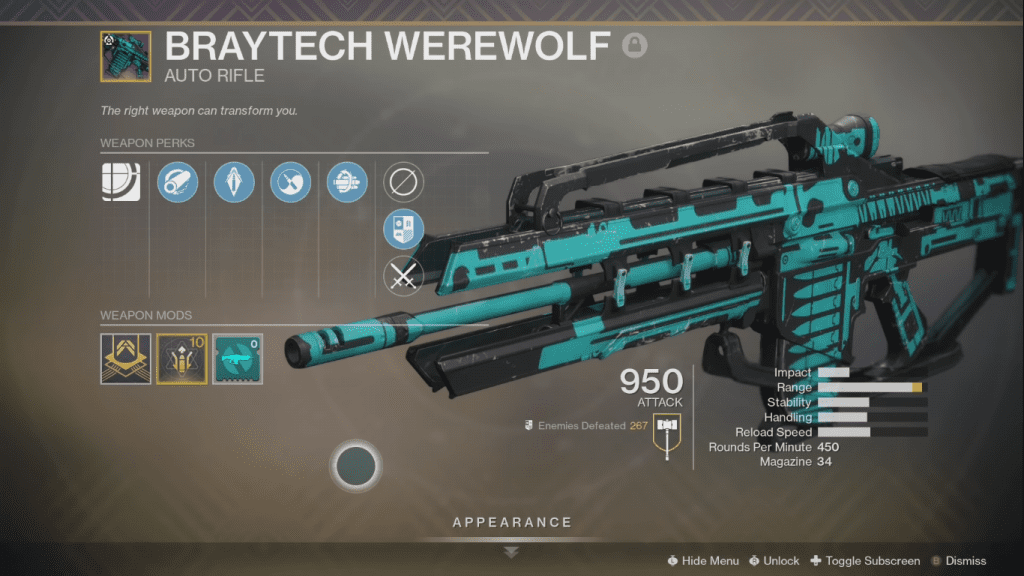Image resolution: width=1024 pixels, height=576 pixels.
Task: Select the crosshair intrinsic frame perk
Action: 120,182
